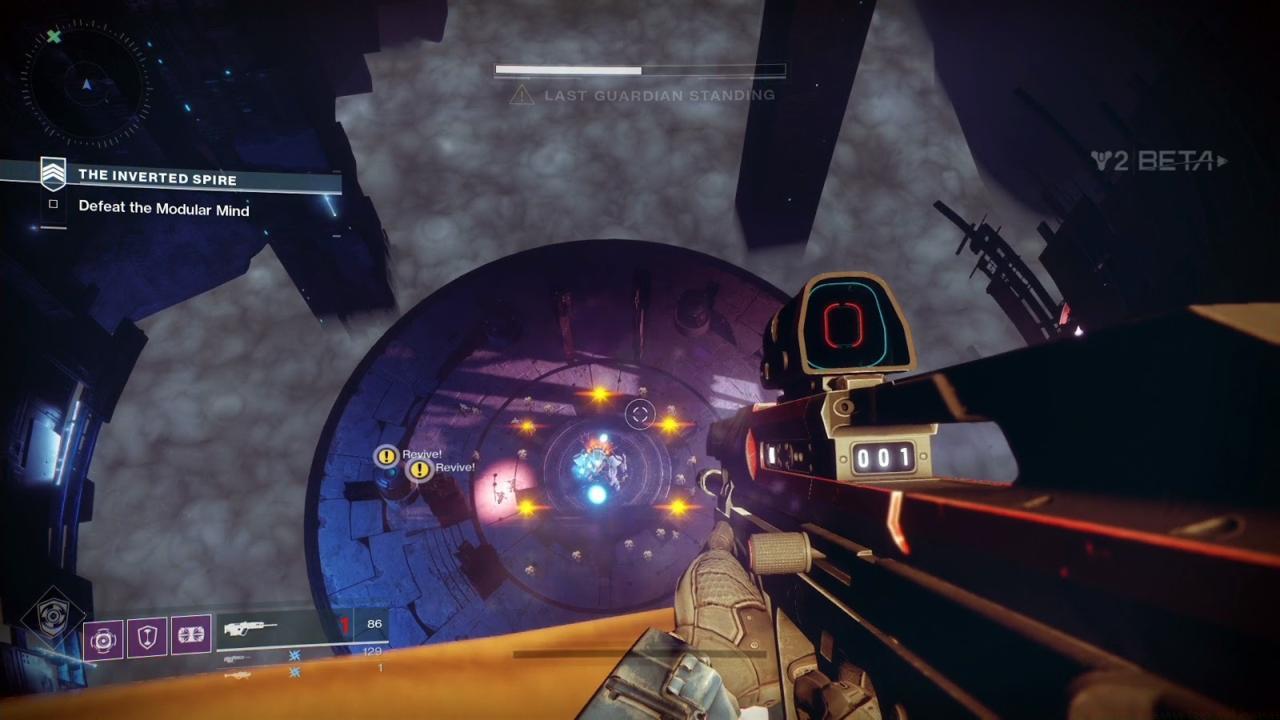Open The Inverted Spire objective tracker
Screen dimensions: 1280x720
click(x=158, y=176)
